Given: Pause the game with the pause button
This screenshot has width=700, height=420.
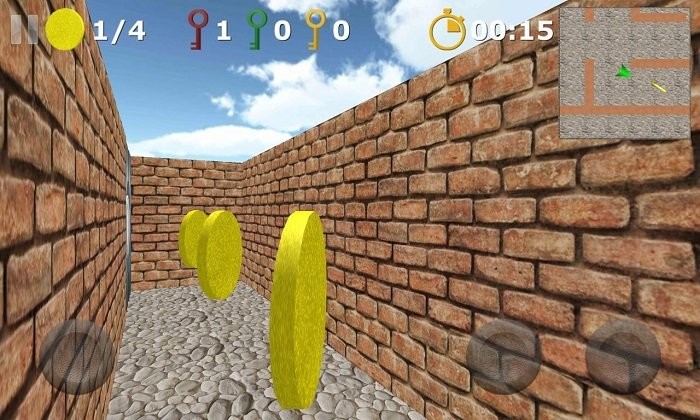Looking at the screenshot, I should pos(25,29).
